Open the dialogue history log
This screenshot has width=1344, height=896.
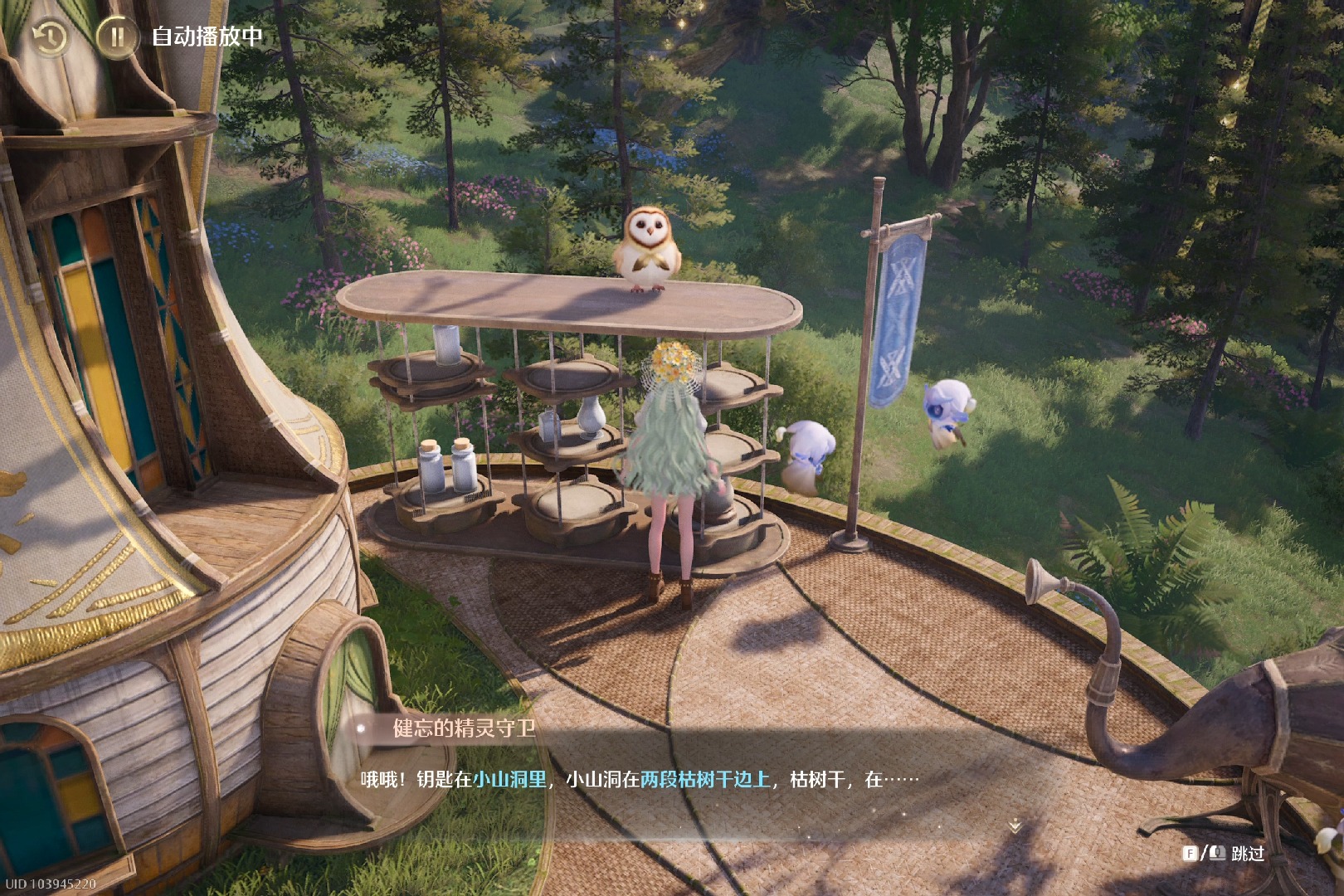[49, 37]
